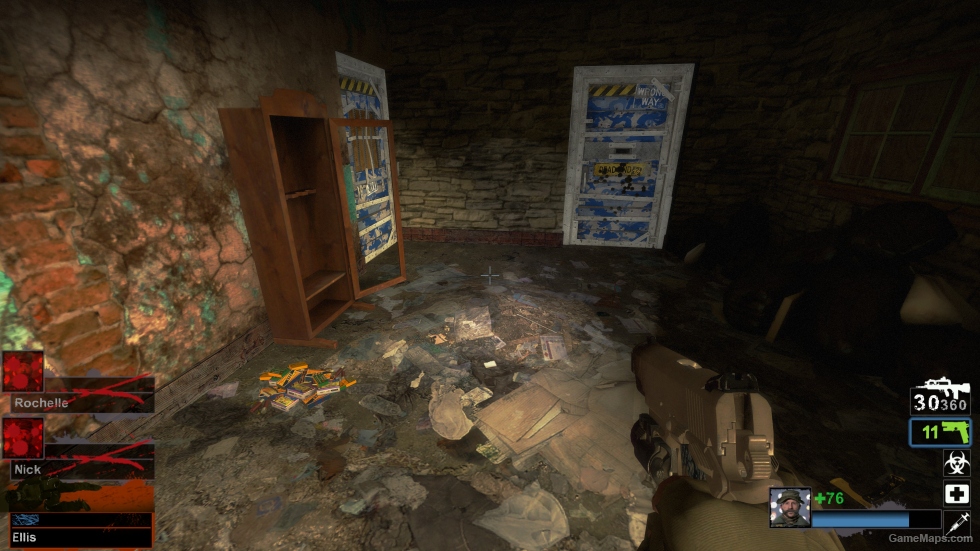Select the biohazard bile jar slot
This screenshot has width=980, height=551.
pos(956,463)
